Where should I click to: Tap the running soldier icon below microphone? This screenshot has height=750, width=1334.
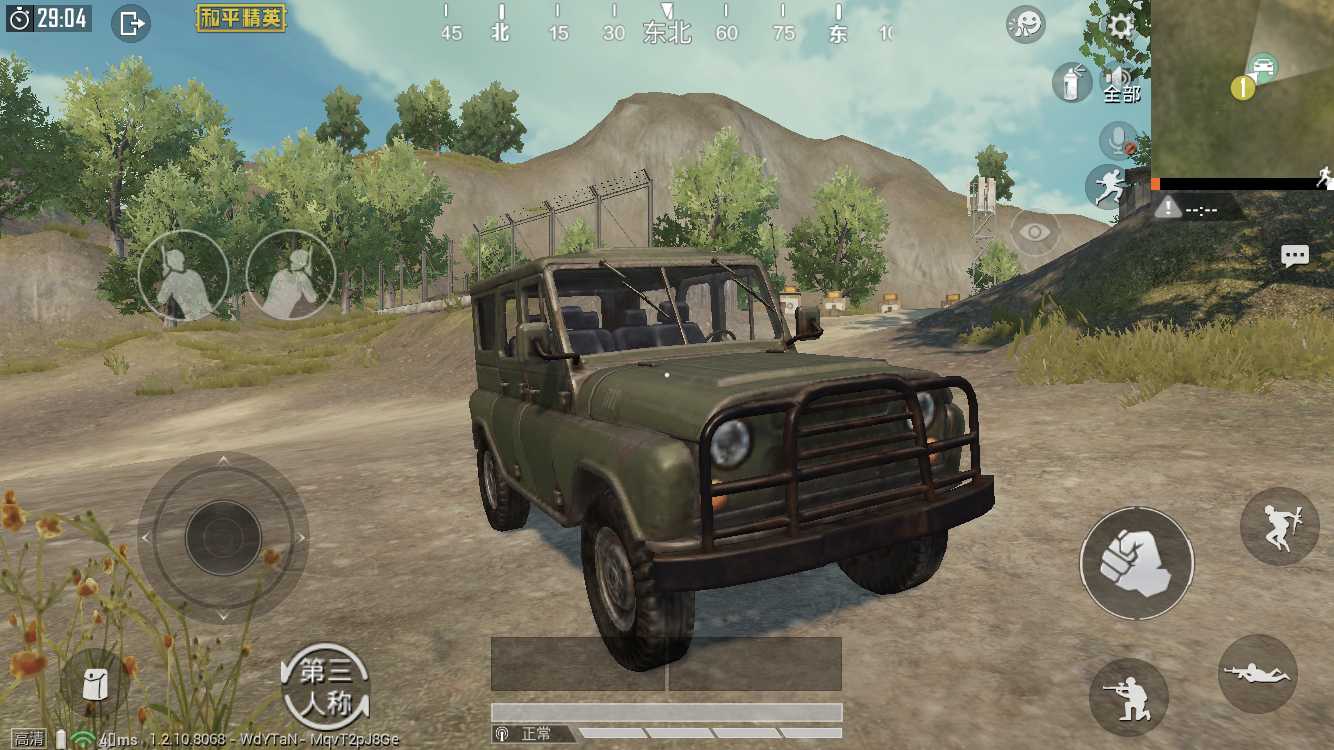[x=1107, y=187]
